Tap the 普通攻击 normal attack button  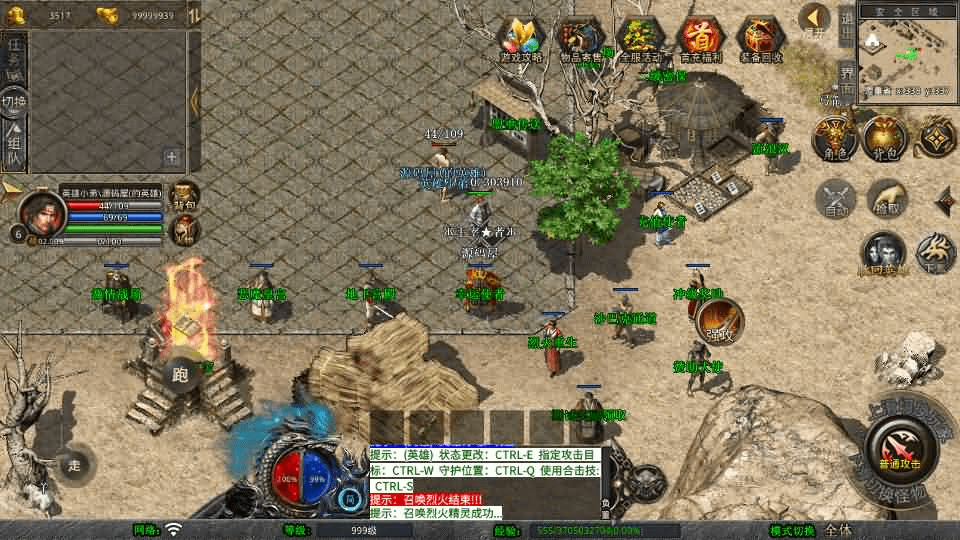click(x=896, y=446)
